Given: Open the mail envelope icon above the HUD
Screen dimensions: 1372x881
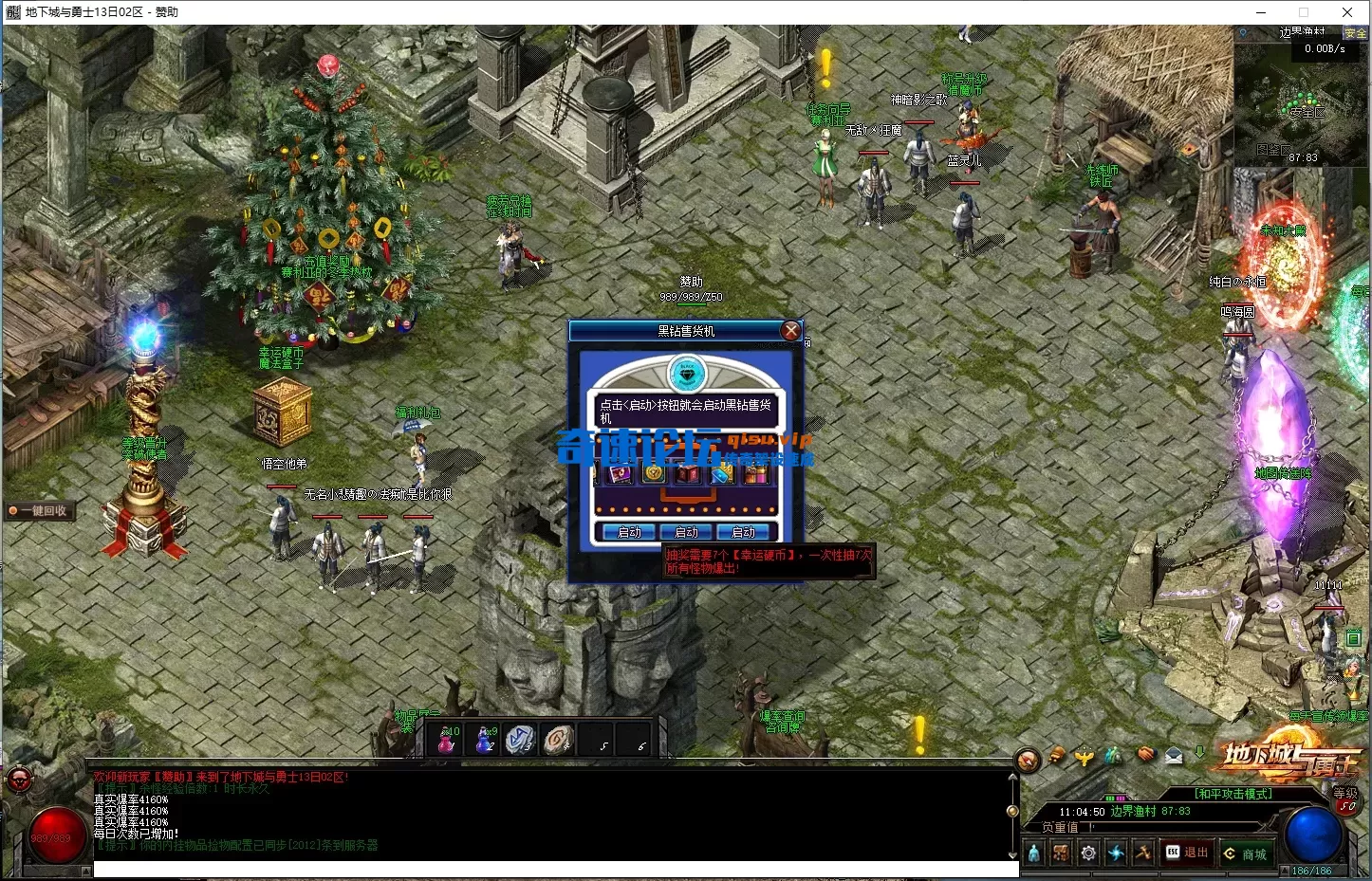Looking at the screenshot, I should (1173, 757).
